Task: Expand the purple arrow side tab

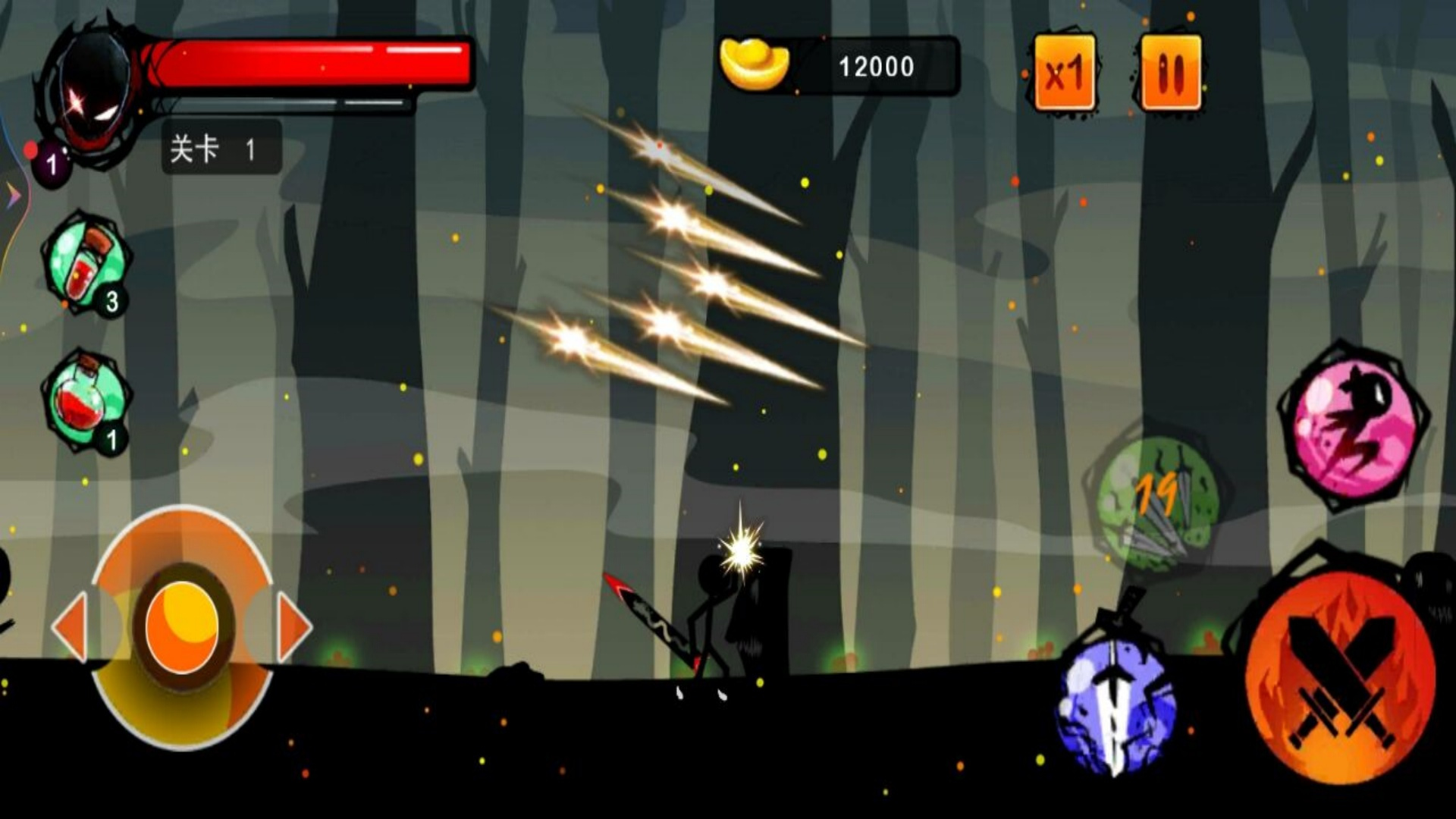Action: click(13, 196)
